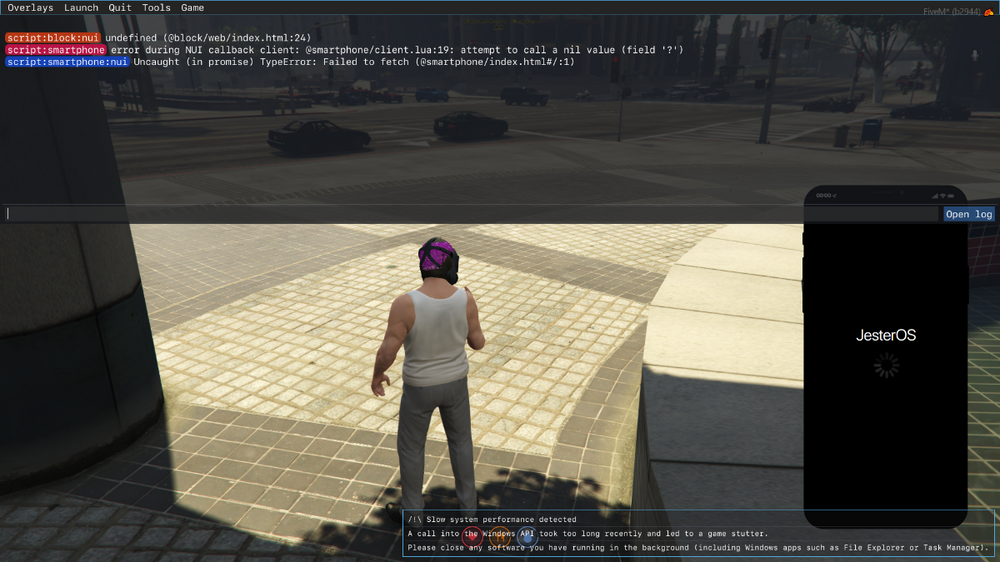The height and width of the screenshot is (562, 1000).
Task: Open the Quit menu
Action: click(120, 8)
